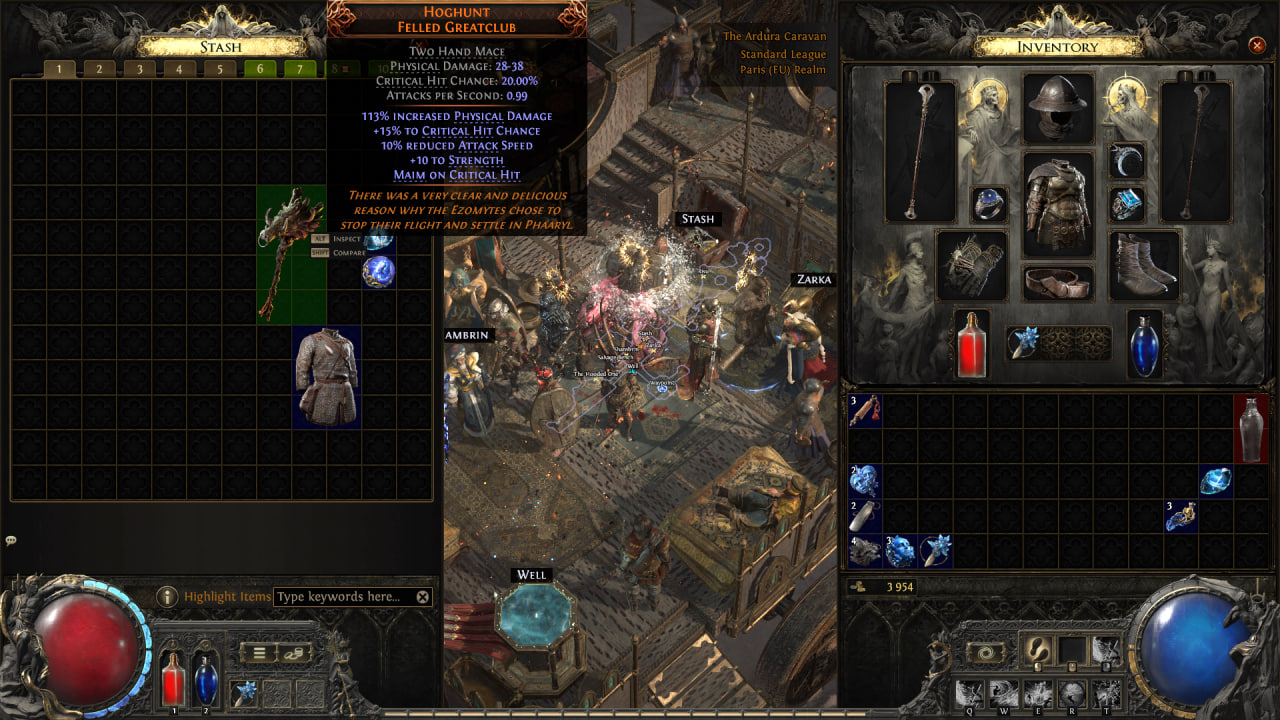Close the Inventory panel
Viewport: 1280px width, 720px height.
1257,45
